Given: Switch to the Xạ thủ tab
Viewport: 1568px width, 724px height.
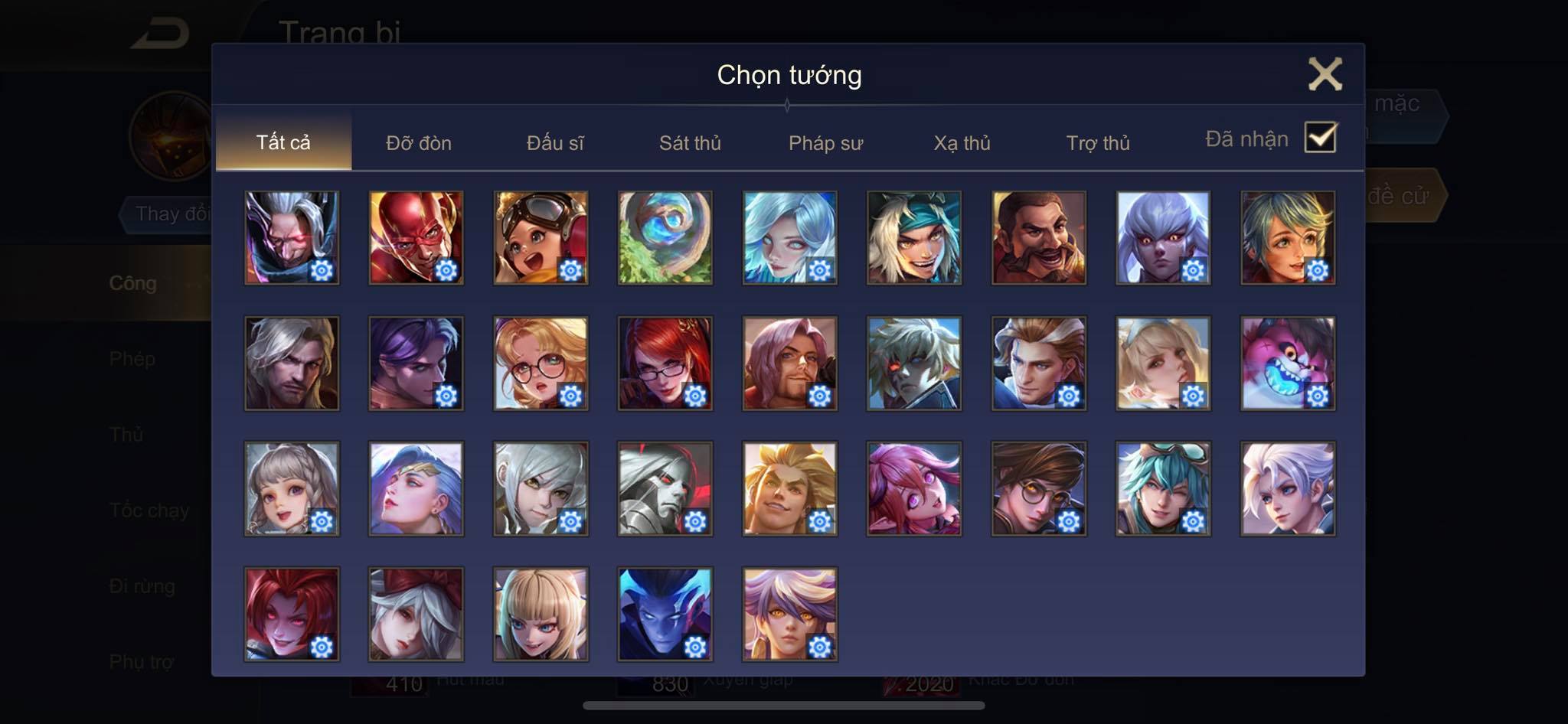Looking at the screenshot, I should coord(962,143).
